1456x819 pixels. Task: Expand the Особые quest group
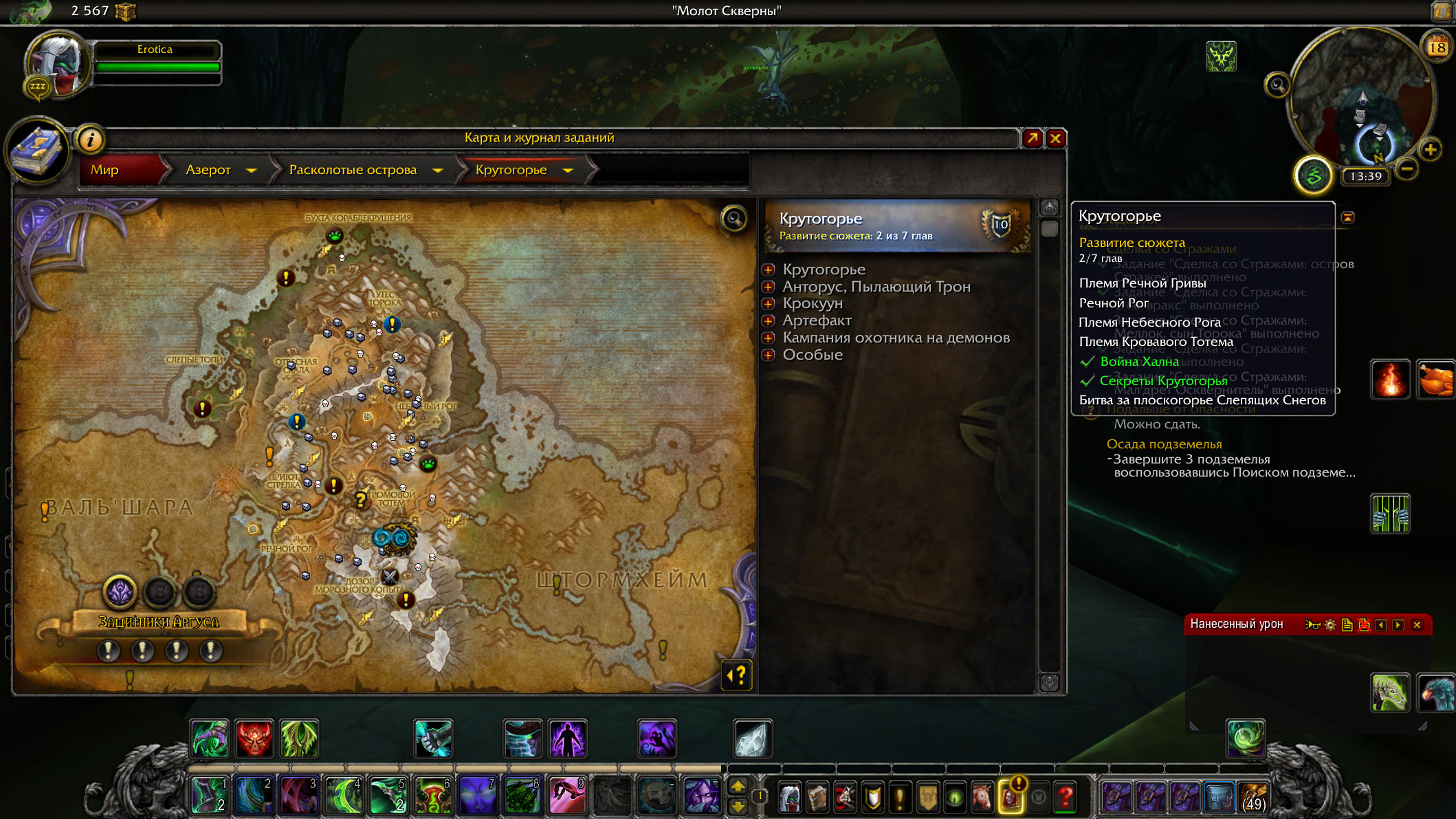click(x=769, y=355)
